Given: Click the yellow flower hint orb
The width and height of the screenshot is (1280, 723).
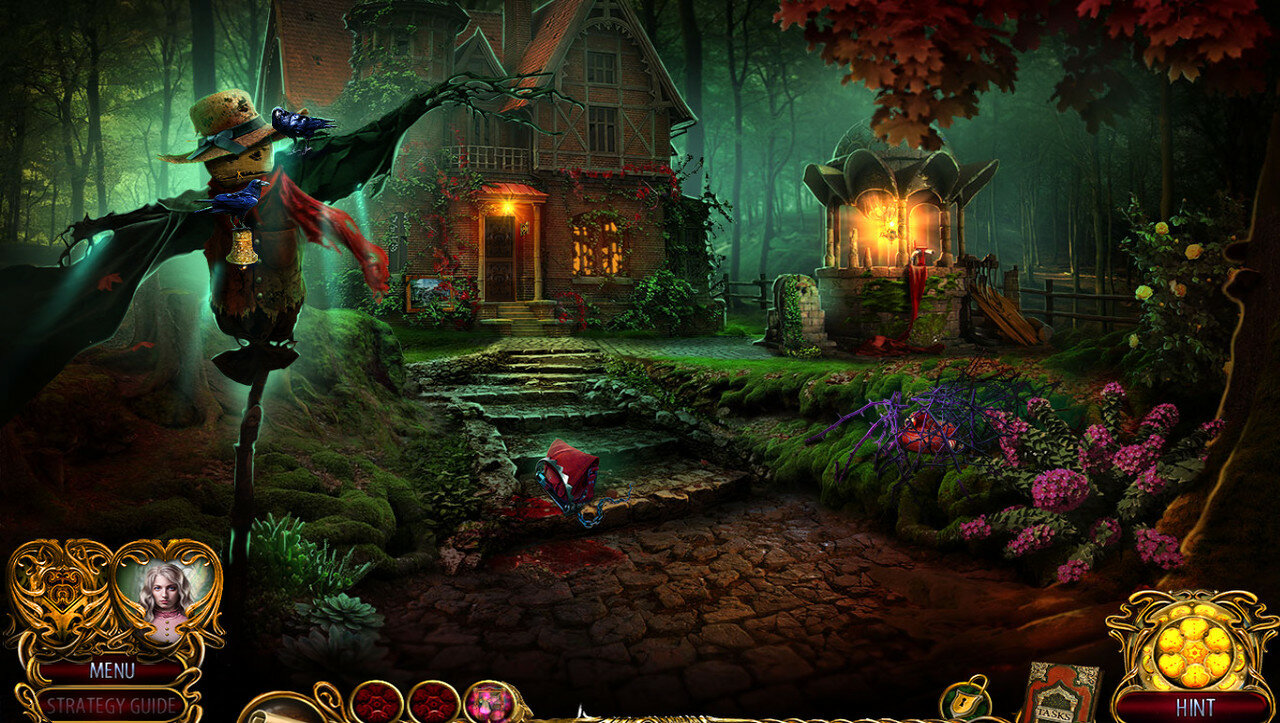Looking at the screenshot, I should [1193, 649].
